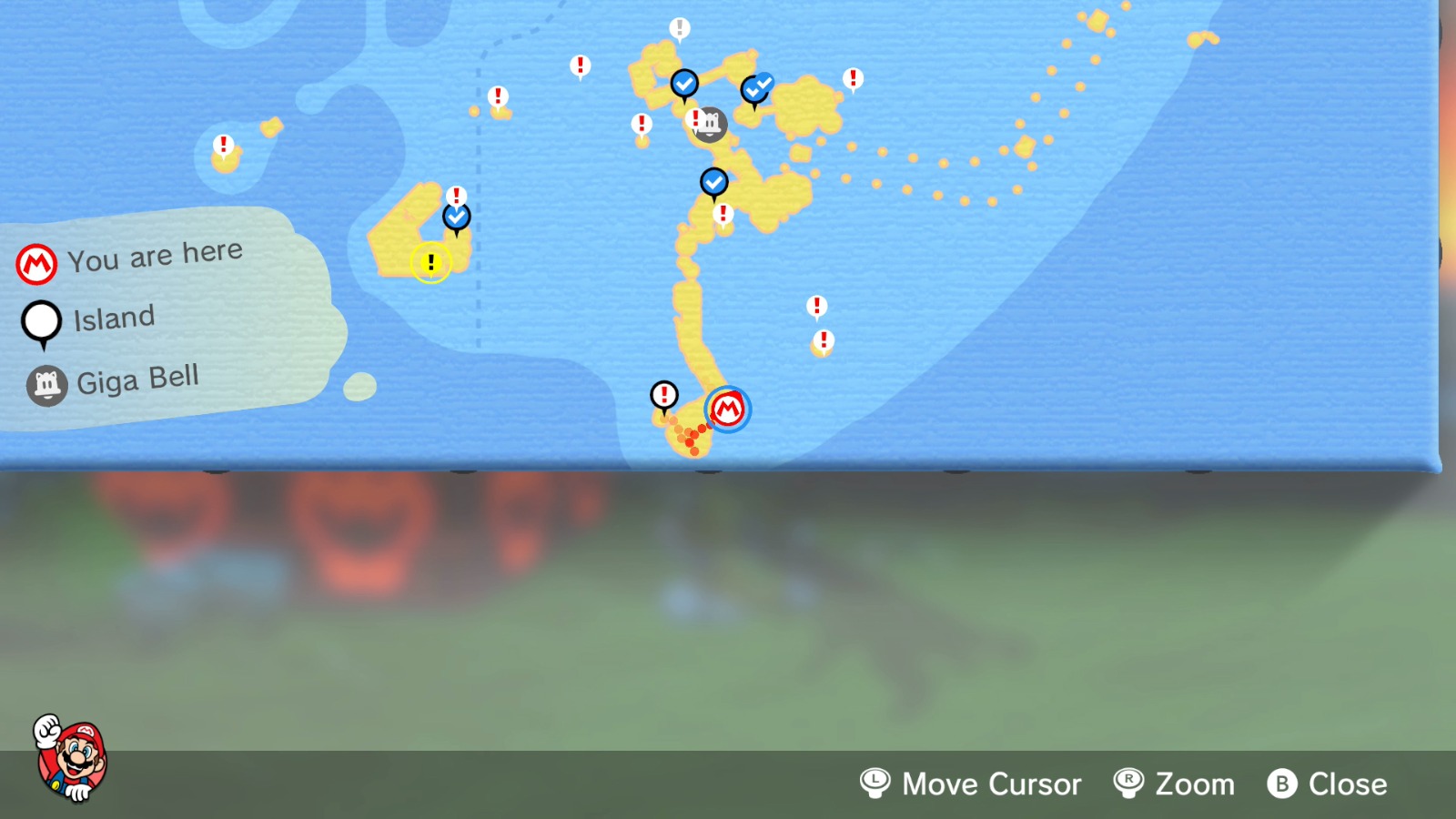Select the yellow-circled exclamation marker
This screenshot has height=819, width=1456.
(x=430, y=264)
